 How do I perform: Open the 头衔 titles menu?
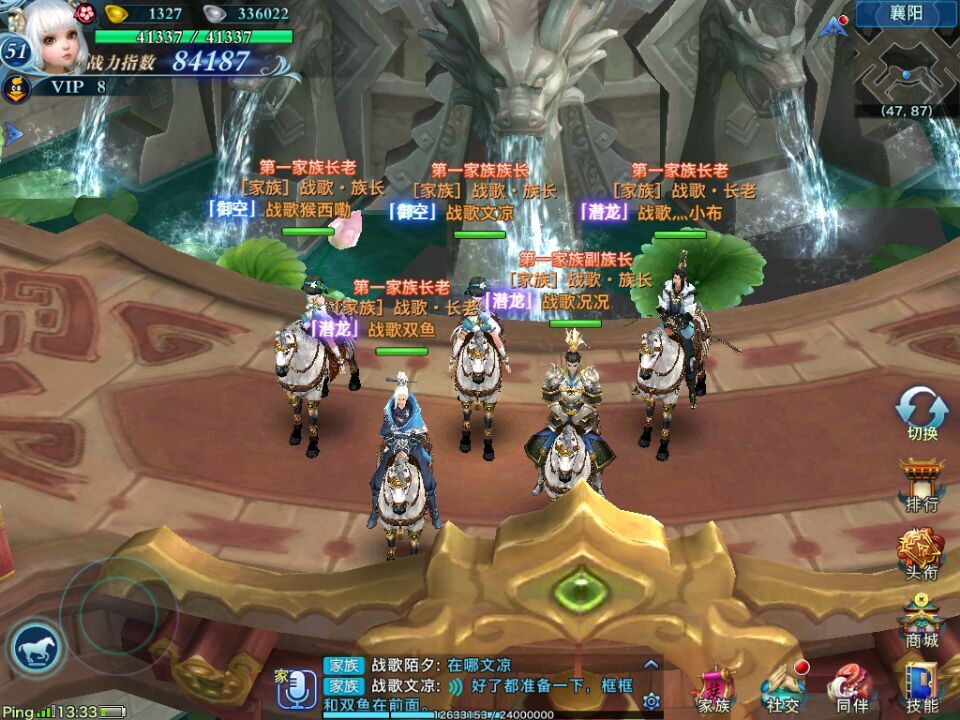click(921, 553)
